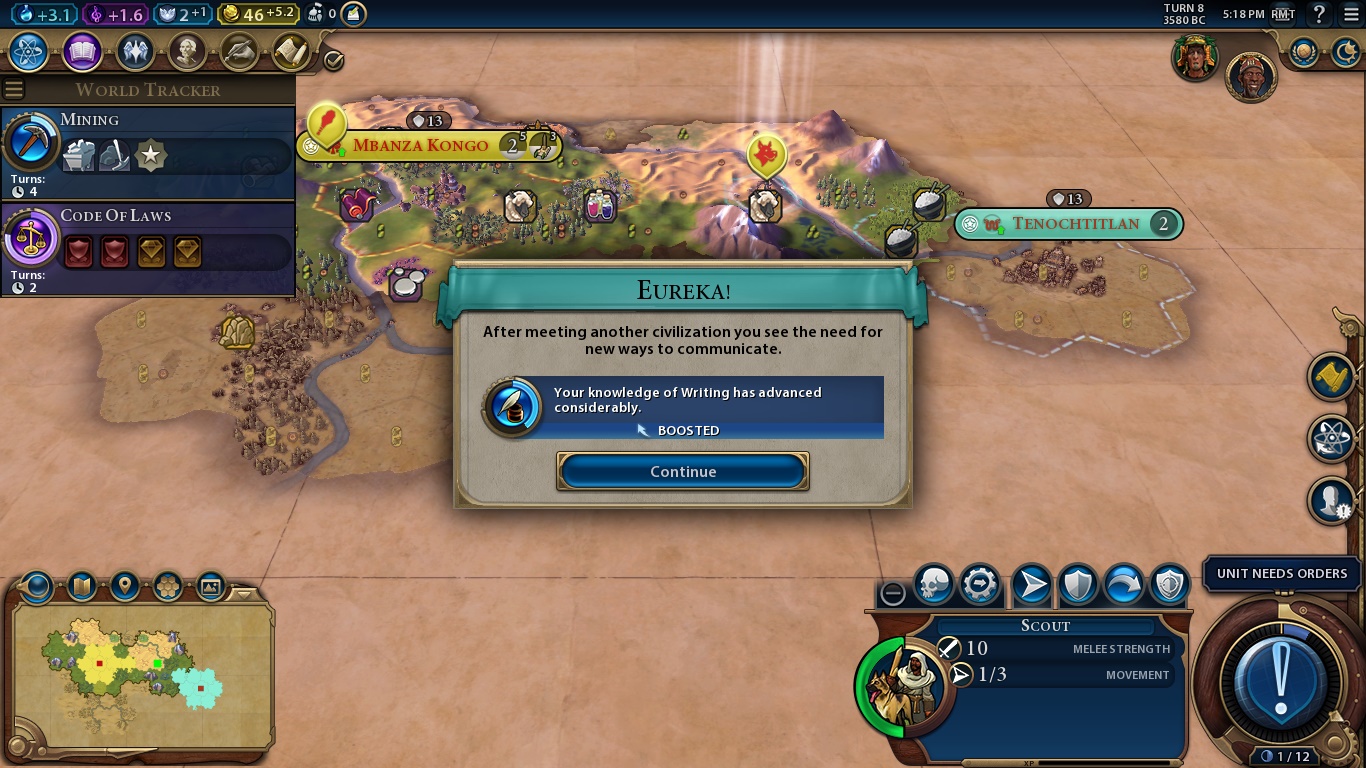Click the Unit Needs Orders turn button

coord(1280,680)
